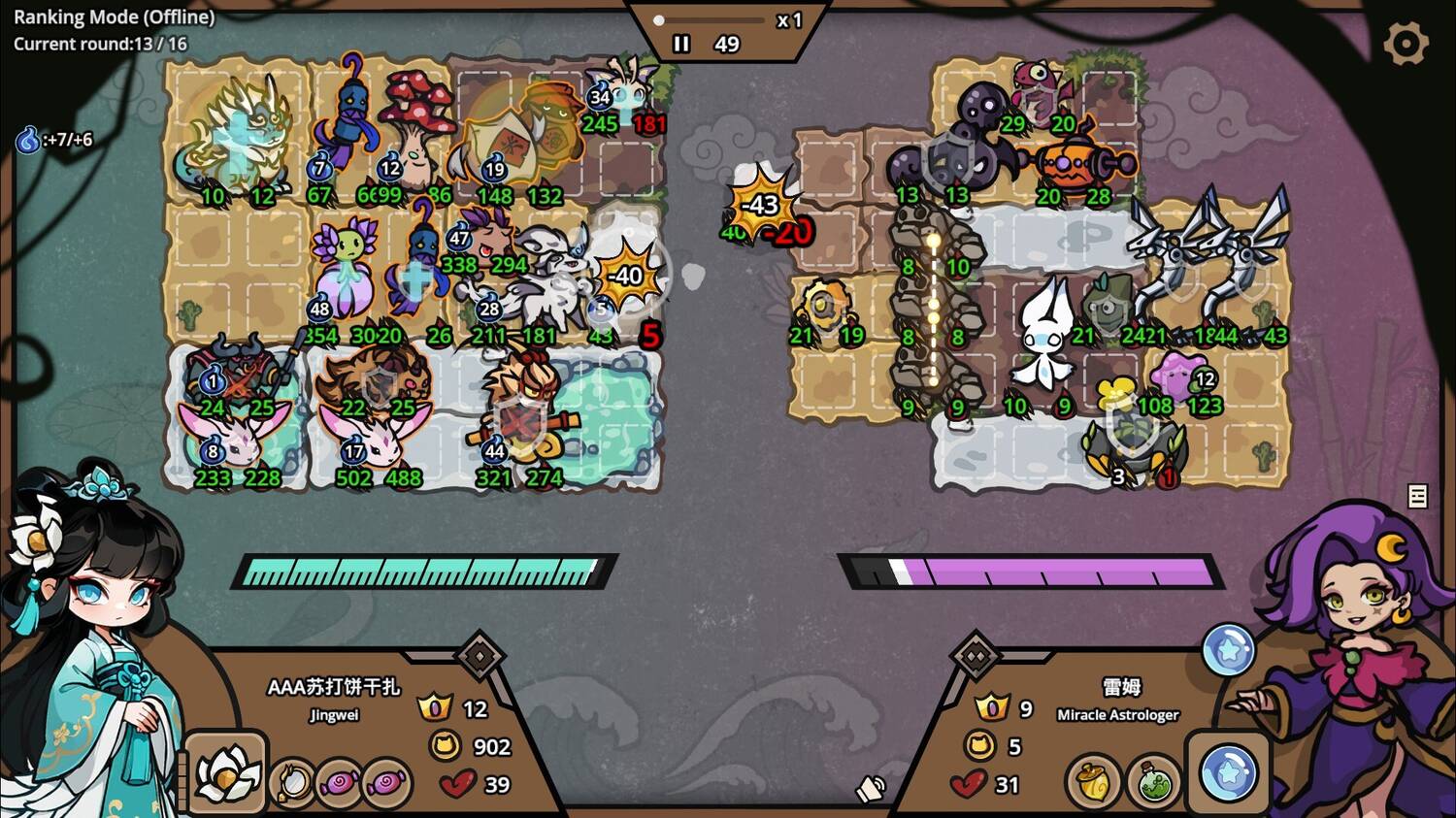Click the diamond emblem above the Astrologer's panel
1456x818 pixels.
coord(976,657)
